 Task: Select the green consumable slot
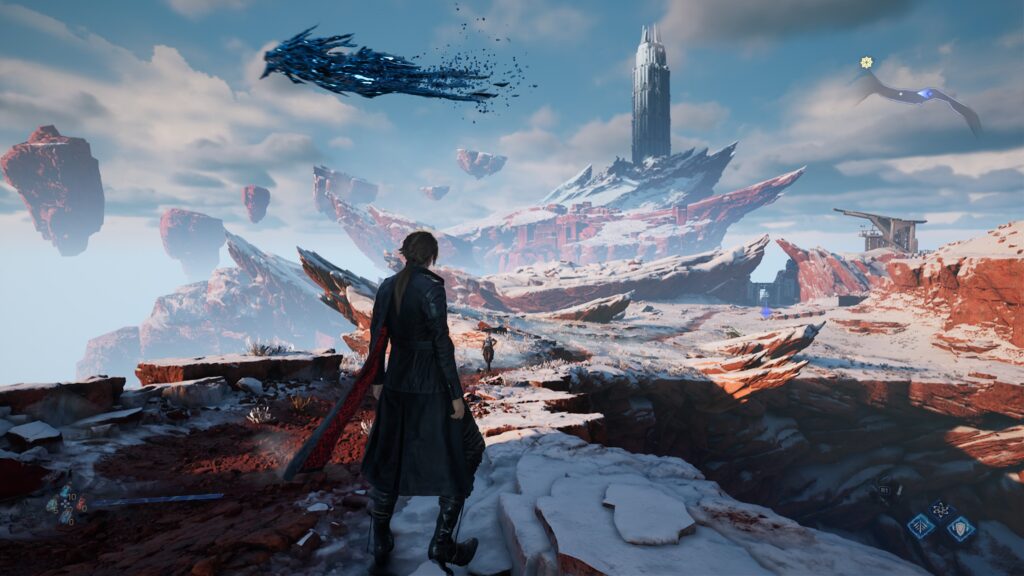pyautogui.click(x=52, y=505)
